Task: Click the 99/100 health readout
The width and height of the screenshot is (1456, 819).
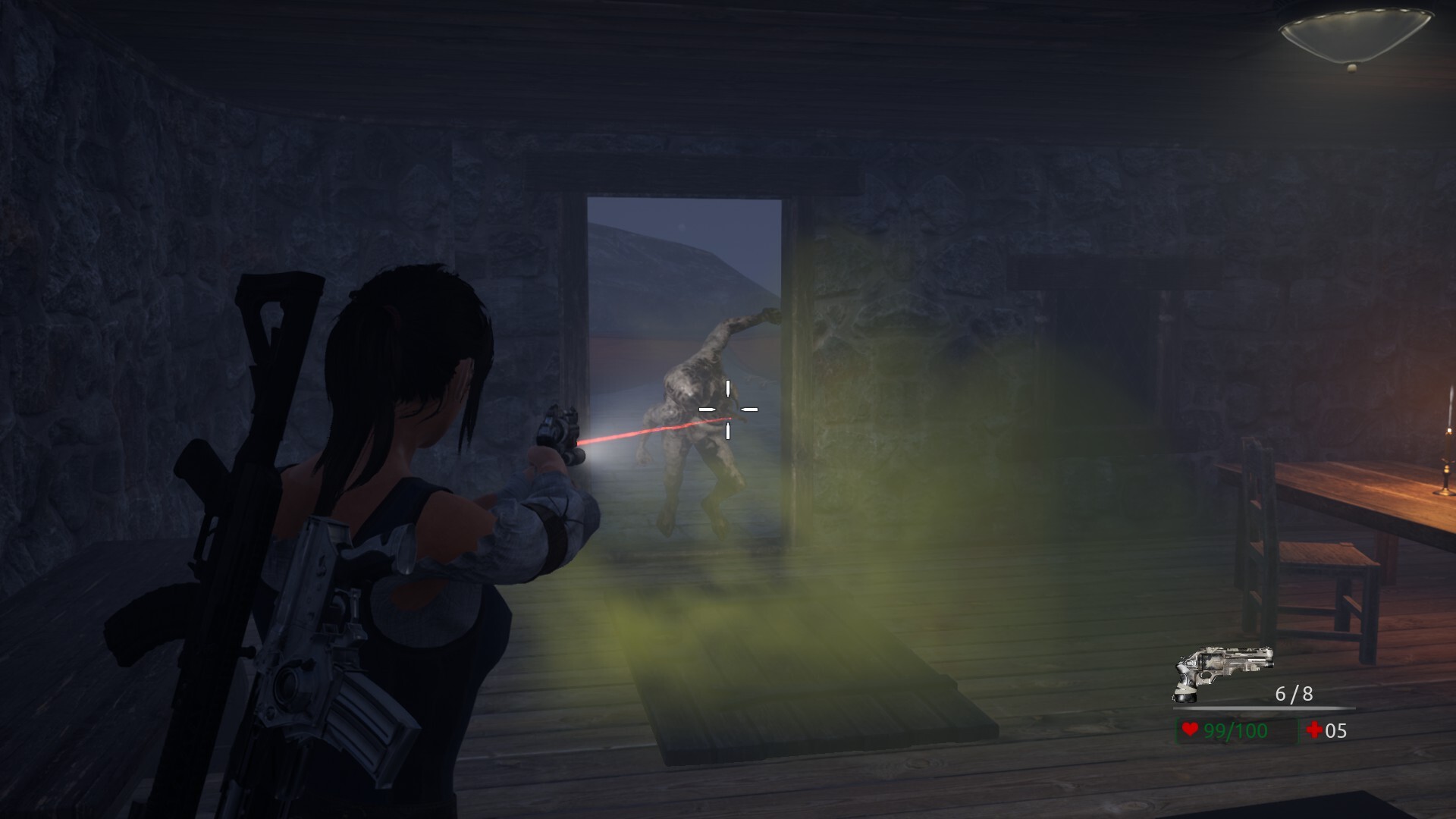Action: (1235, 731)
